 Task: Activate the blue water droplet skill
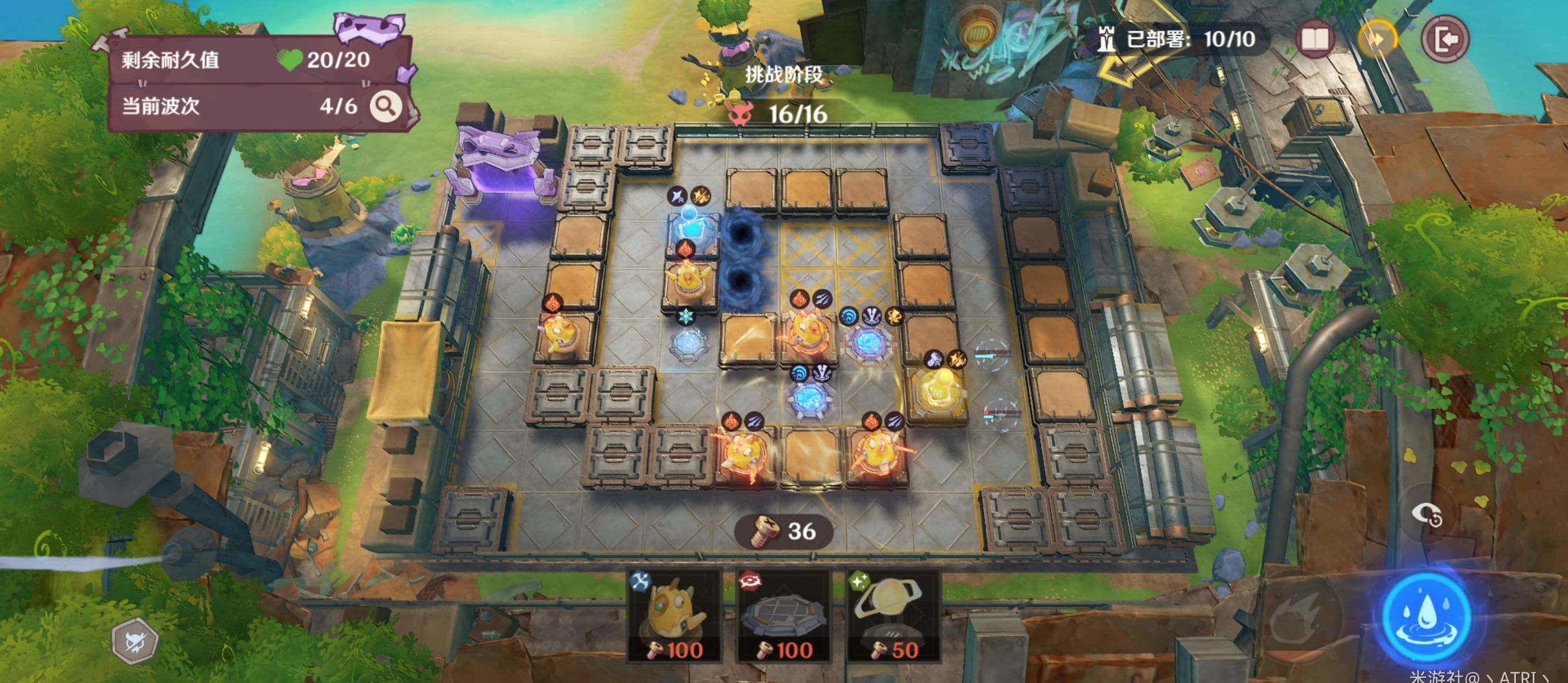pyautogui.click(x=1426, y=616)
